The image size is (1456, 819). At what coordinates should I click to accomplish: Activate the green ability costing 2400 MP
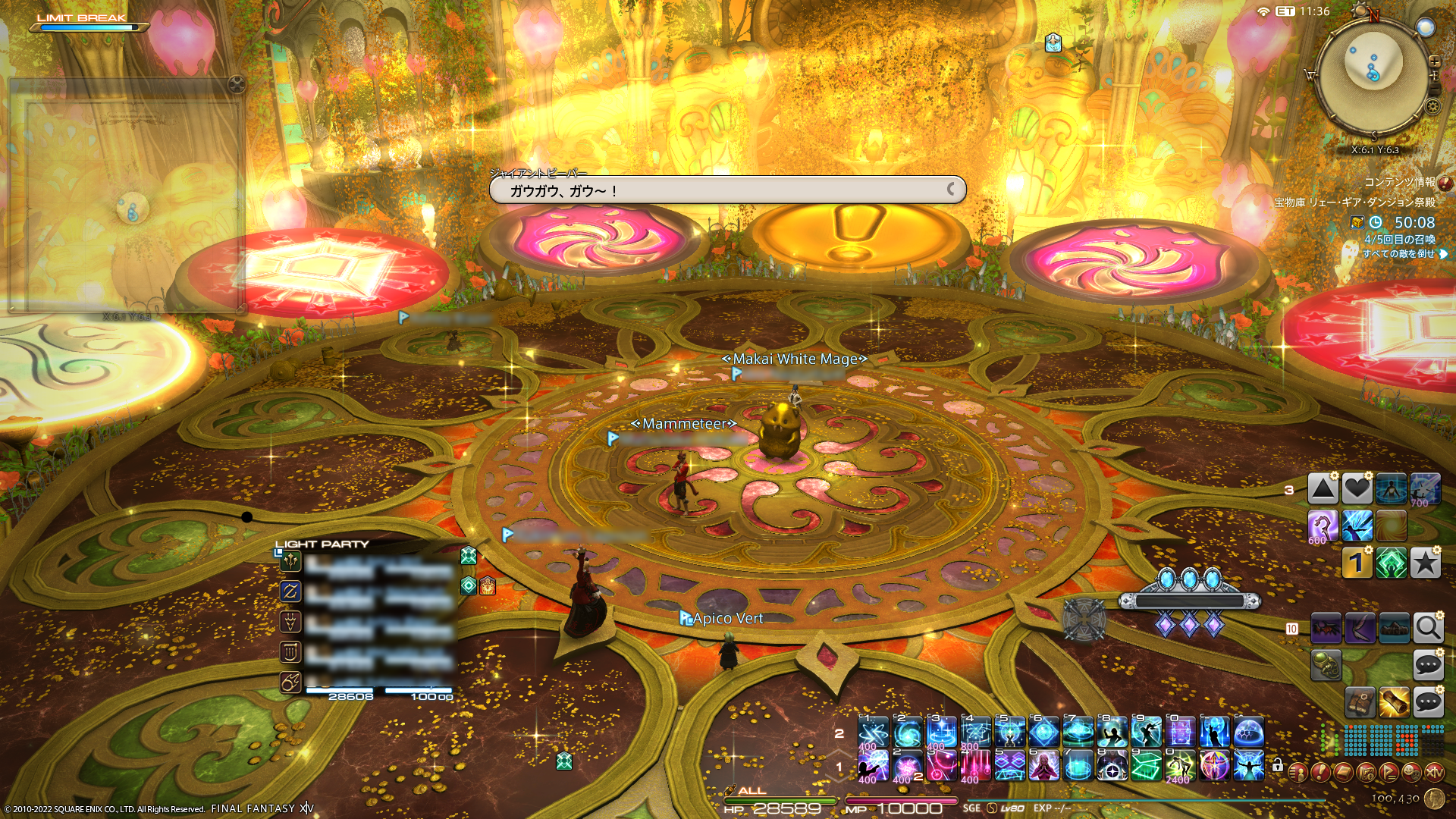coord(1180,766)
